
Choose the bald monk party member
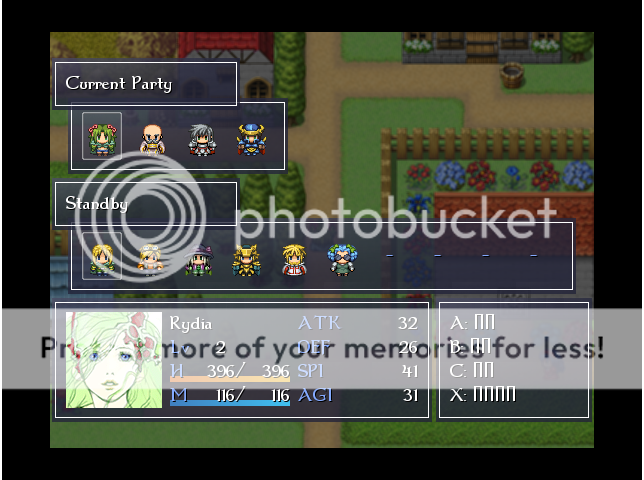[151, 139]
